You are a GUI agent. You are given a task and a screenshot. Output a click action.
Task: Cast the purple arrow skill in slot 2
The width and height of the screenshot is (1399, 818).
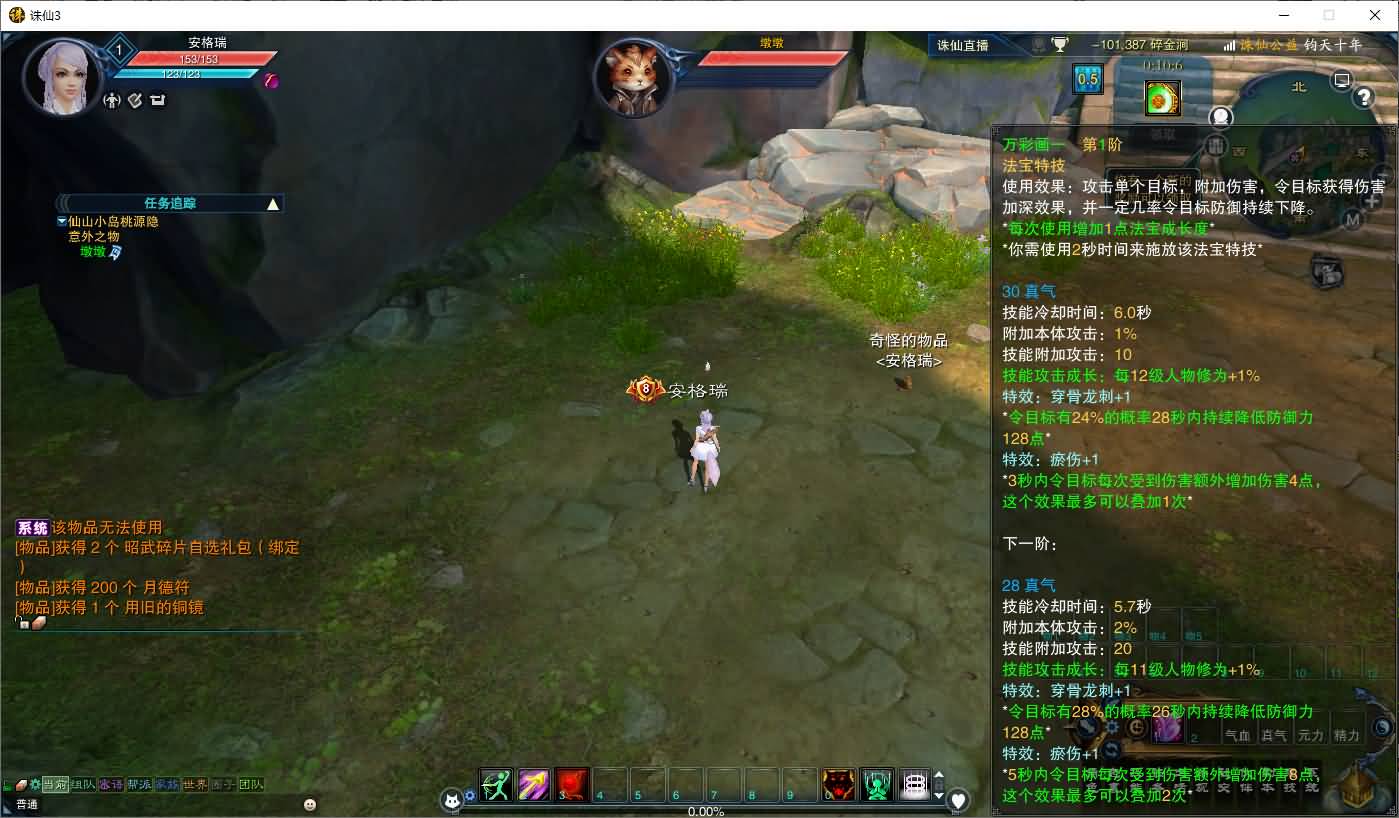pyautogui.click(x=534, y=785)
